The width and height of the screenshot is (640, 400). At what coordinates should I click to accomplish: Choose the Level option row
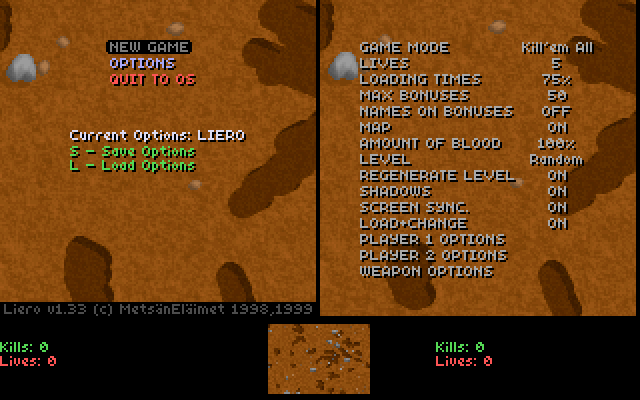point(384,159)
